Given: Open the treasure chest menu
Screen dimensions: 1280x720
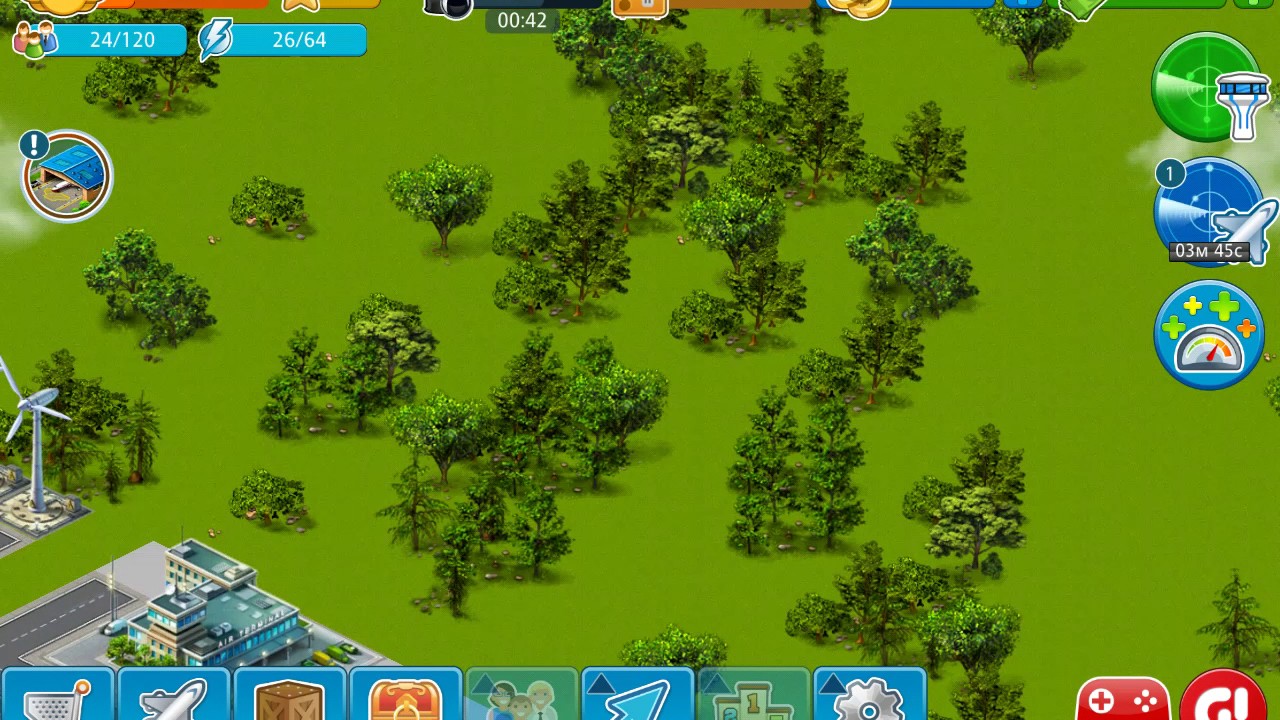Looking at the screenshot, I should click(x=405, y=696).
